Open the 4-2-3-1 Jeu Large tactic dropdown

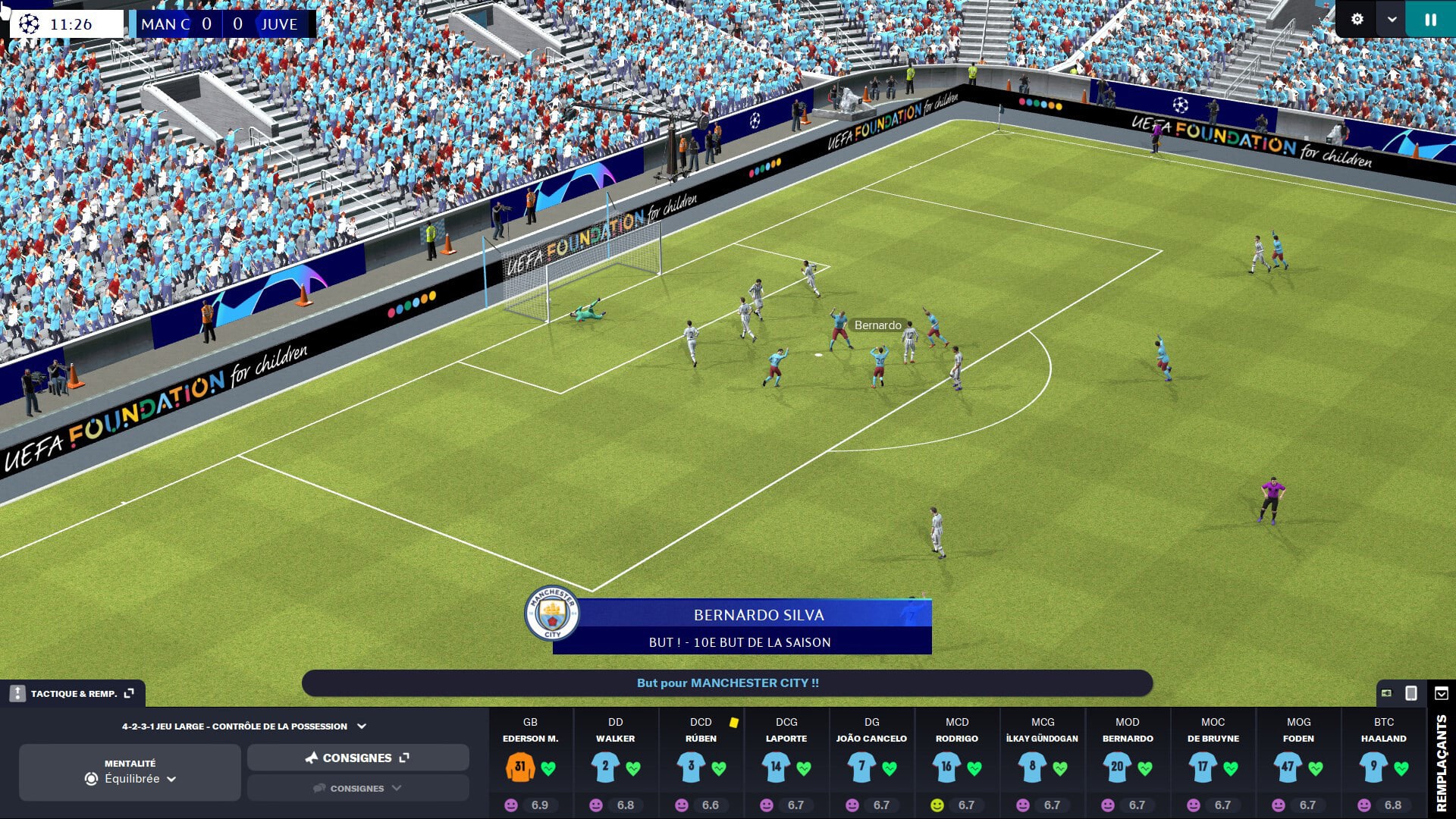point(243,726)
